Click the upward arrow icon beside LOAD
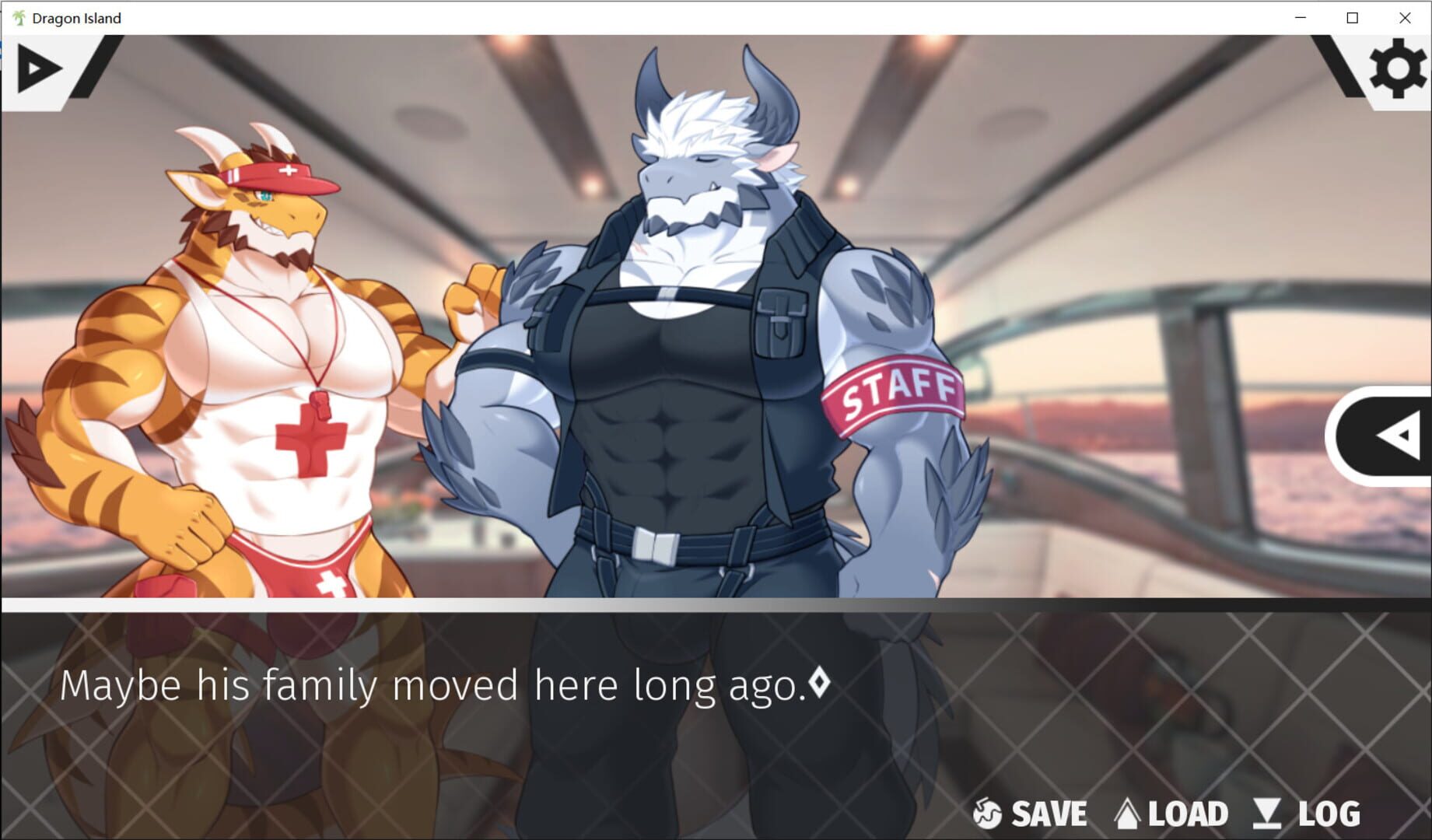1432x840 pixels. 1126,814
